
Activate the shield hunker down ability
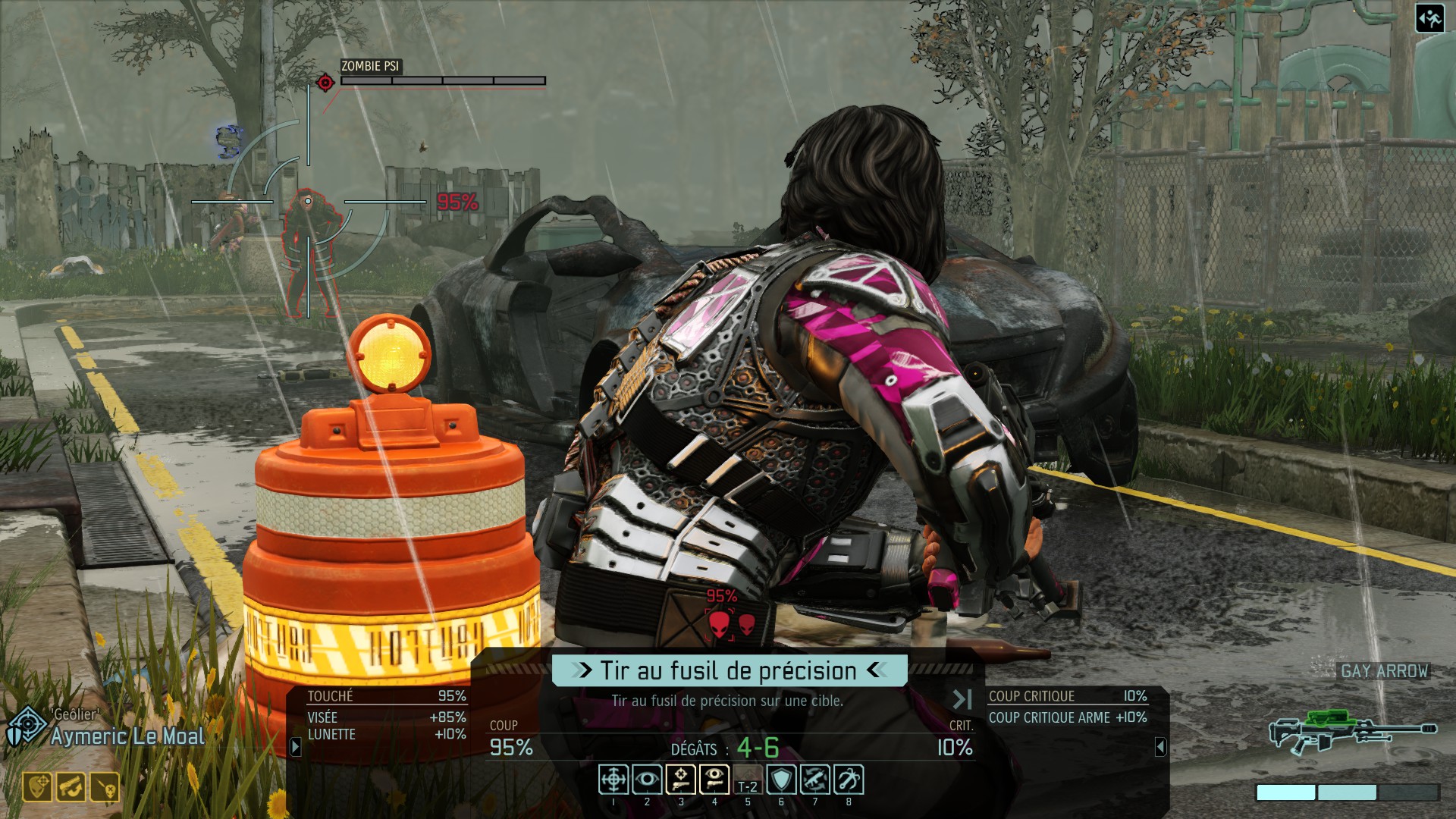coord(781,780)
